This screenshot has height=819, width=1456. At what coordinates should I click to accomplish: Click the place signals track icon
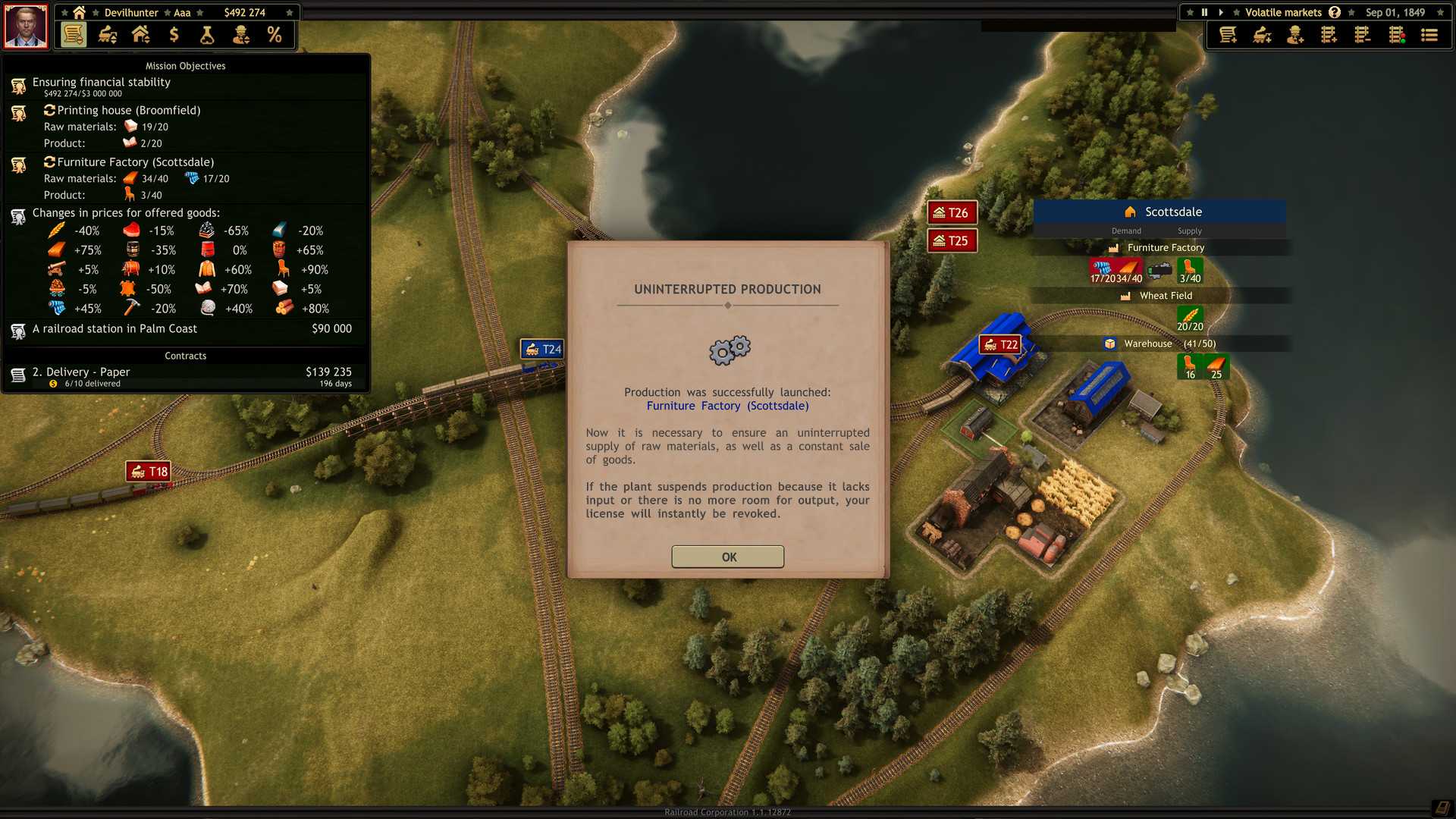[1397, 35]
